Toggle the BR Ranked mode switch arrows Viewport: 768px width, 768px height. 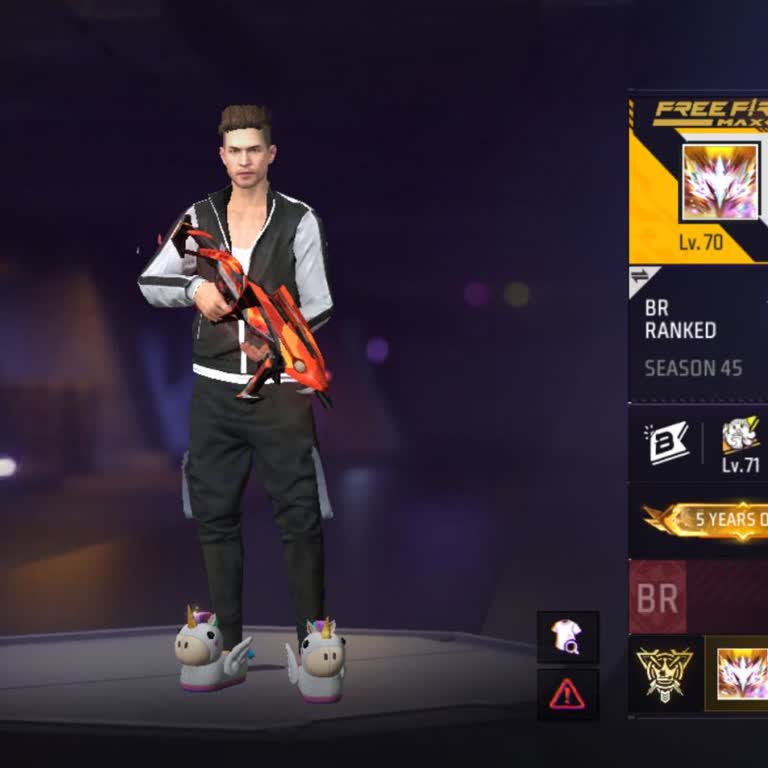[639, 277]
